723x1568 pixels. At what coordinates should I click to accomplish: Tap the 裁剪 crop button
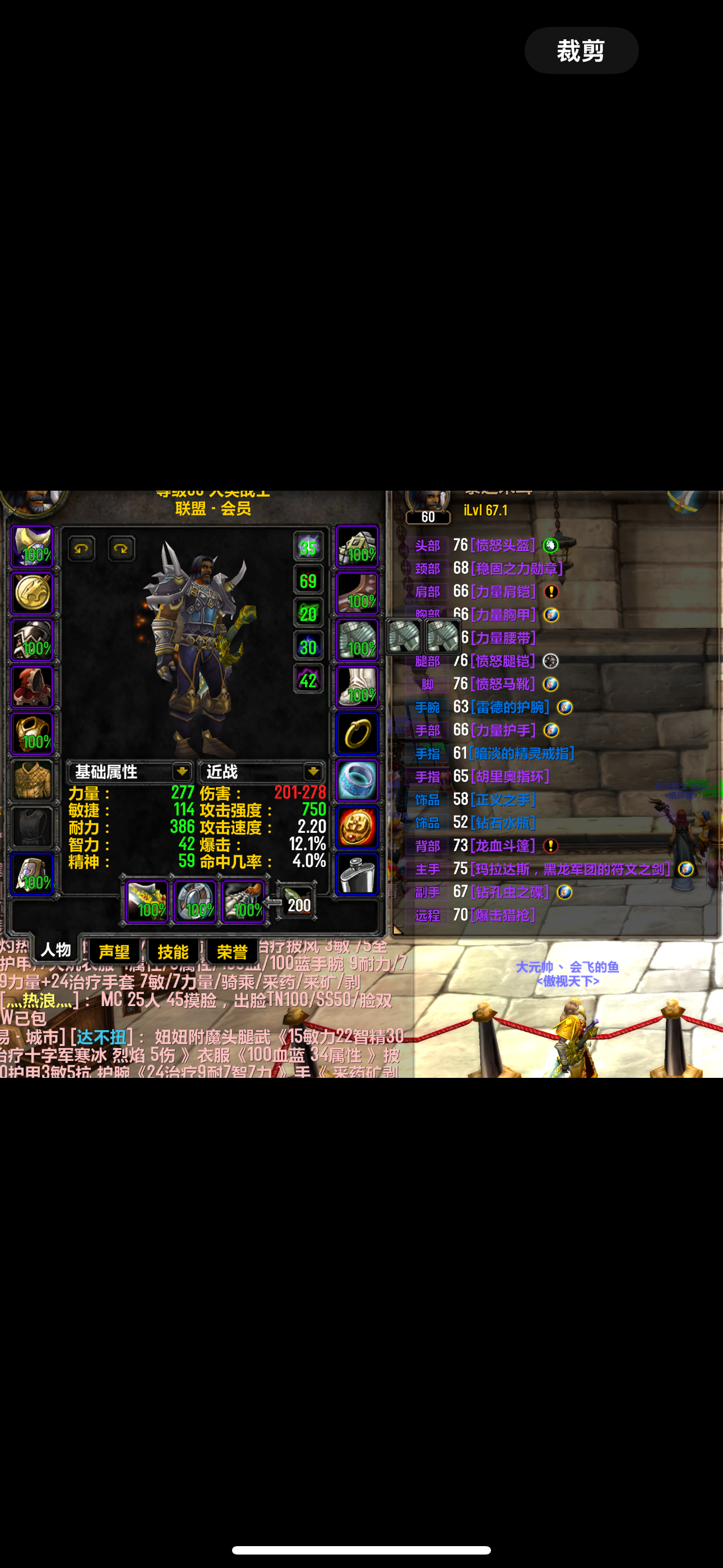pyautogui.click(x=581, y=50)
